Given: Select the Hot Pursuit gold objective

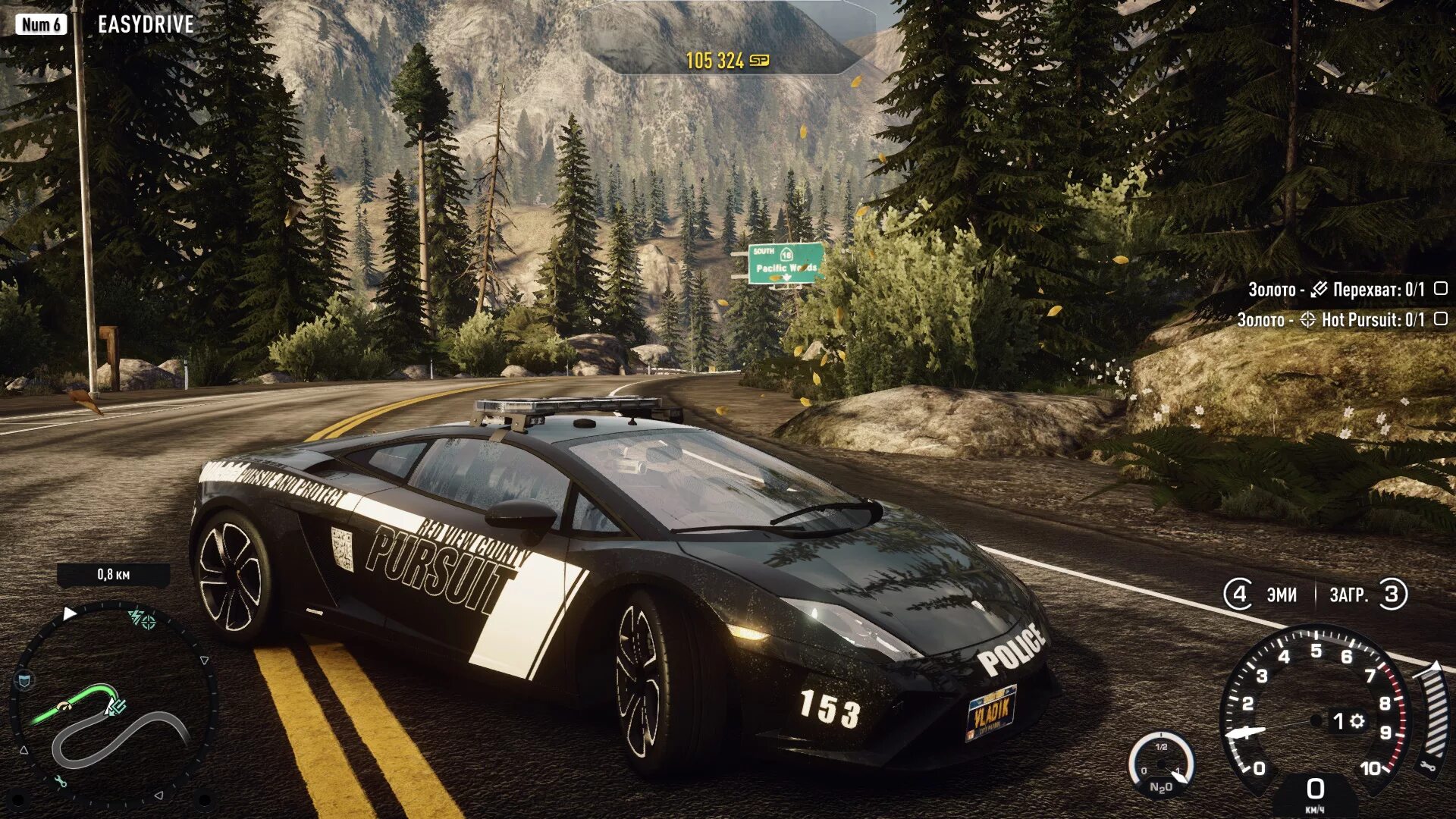Looking at the screenshot, I should (x=1341, y=320).
